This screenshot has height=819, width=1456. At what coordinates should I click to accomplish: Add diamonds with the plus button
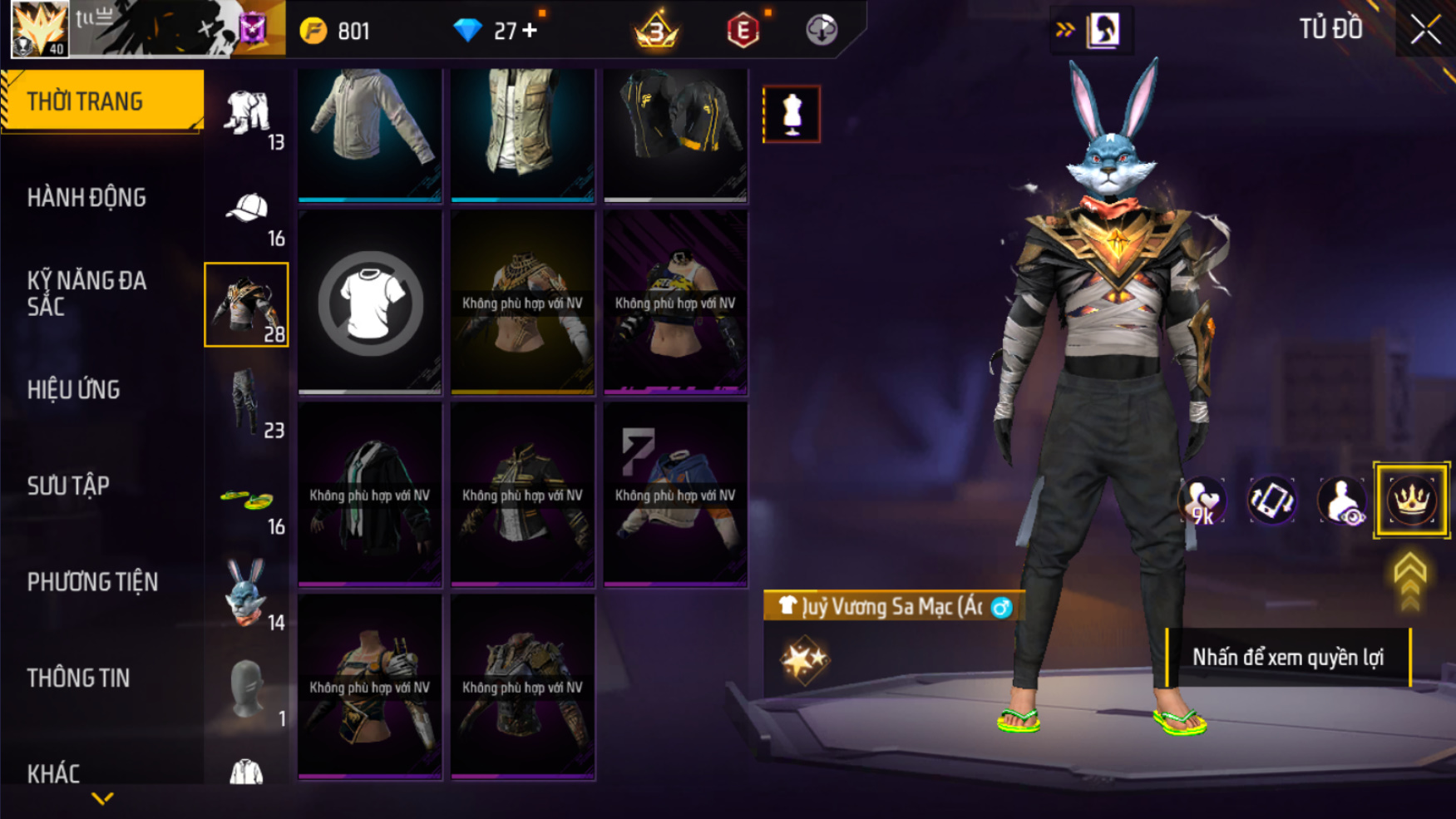(x=530, y=31)
